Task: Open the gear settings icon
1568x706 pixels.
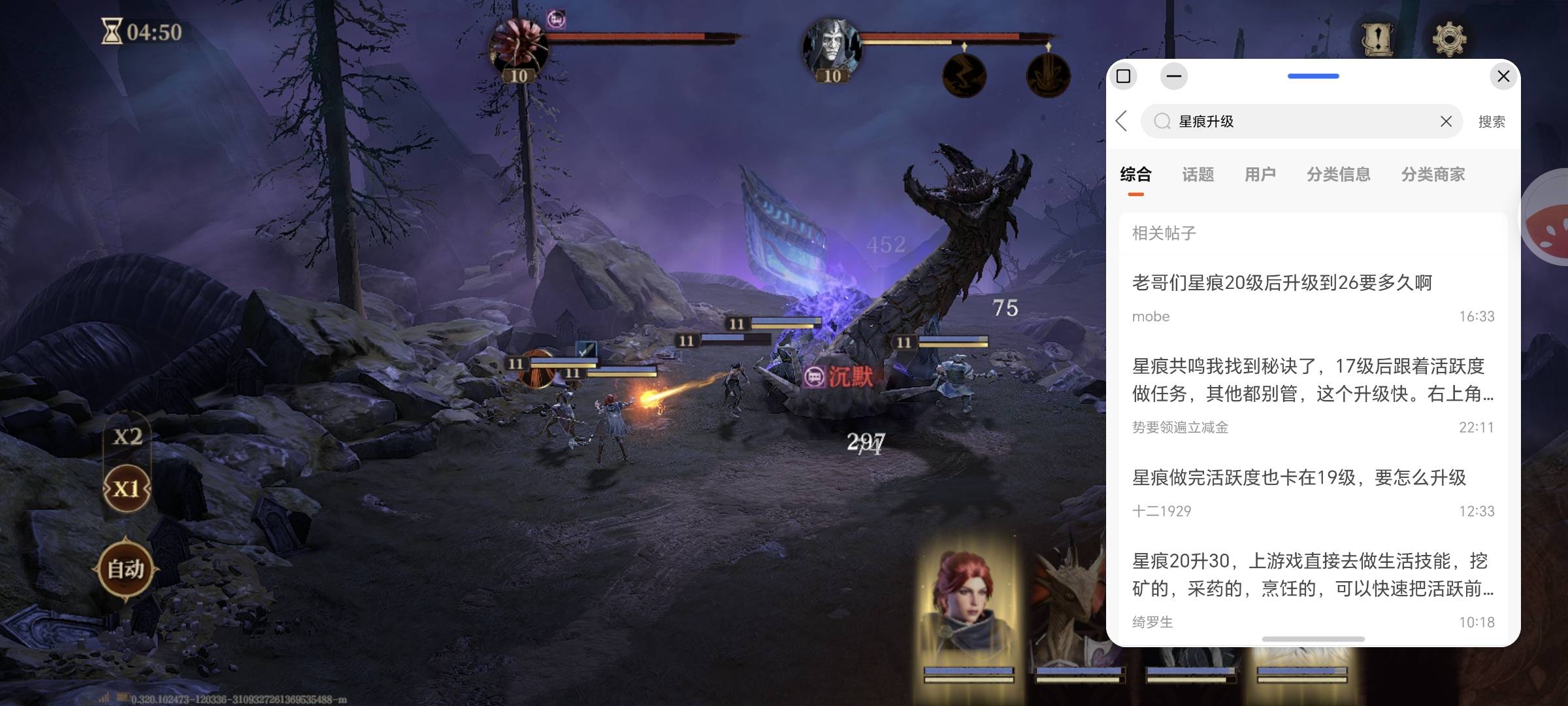Action: click(x=1449, y=39)
